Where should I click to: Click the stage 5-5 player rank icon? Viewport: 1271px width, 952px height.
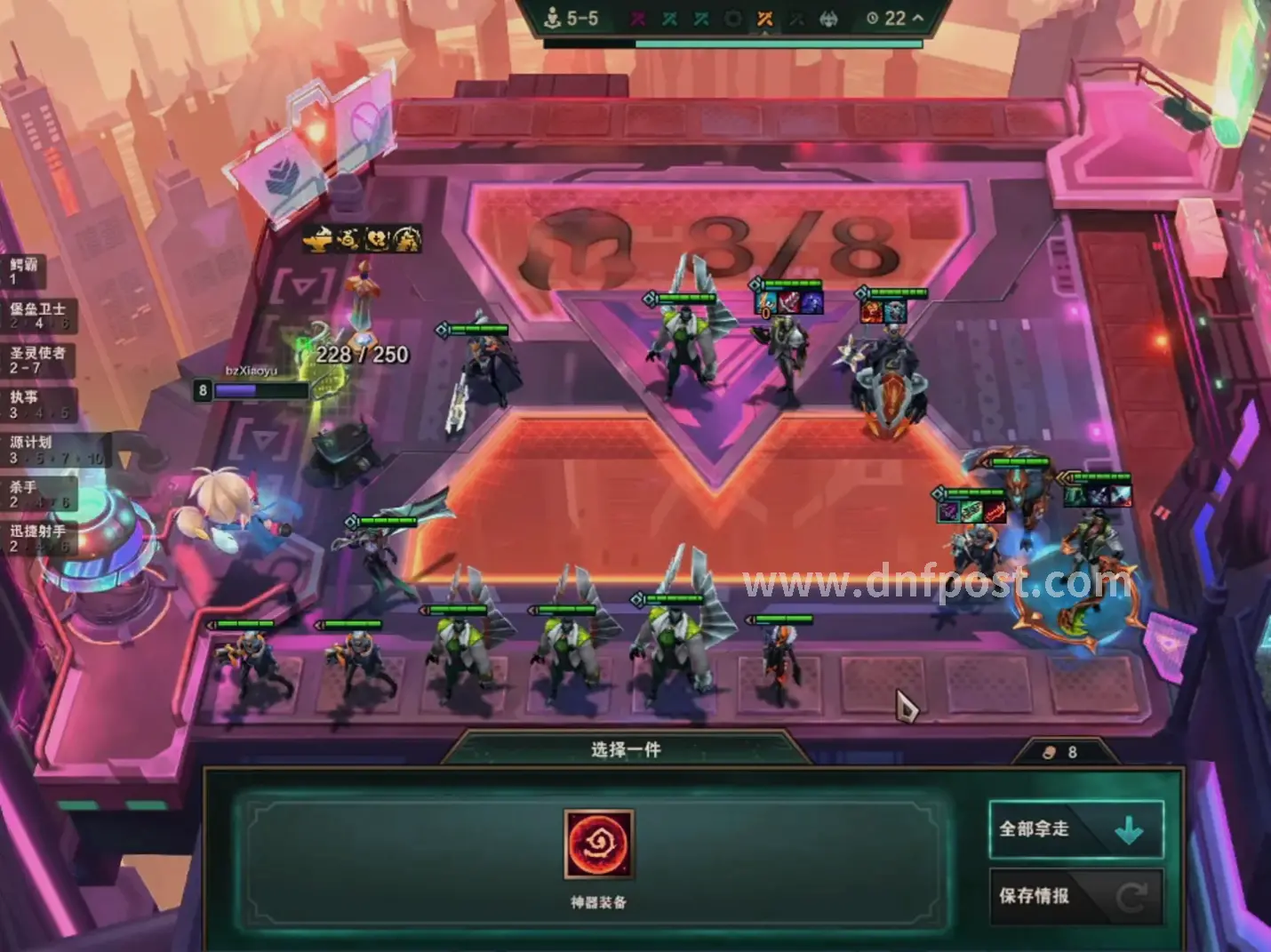(x=553, y=18)
